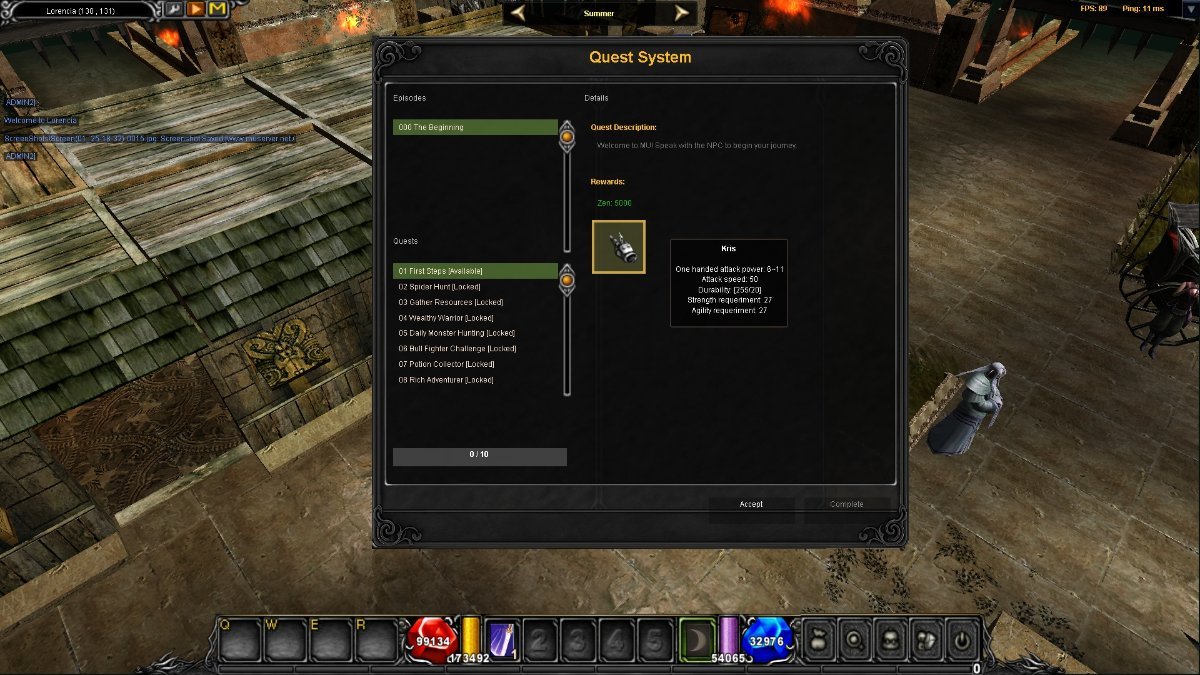This screenshot has height=675, width=1200.
Task: Open the wrench settings button
Action: pyautogui.click(x=173, y=10)
